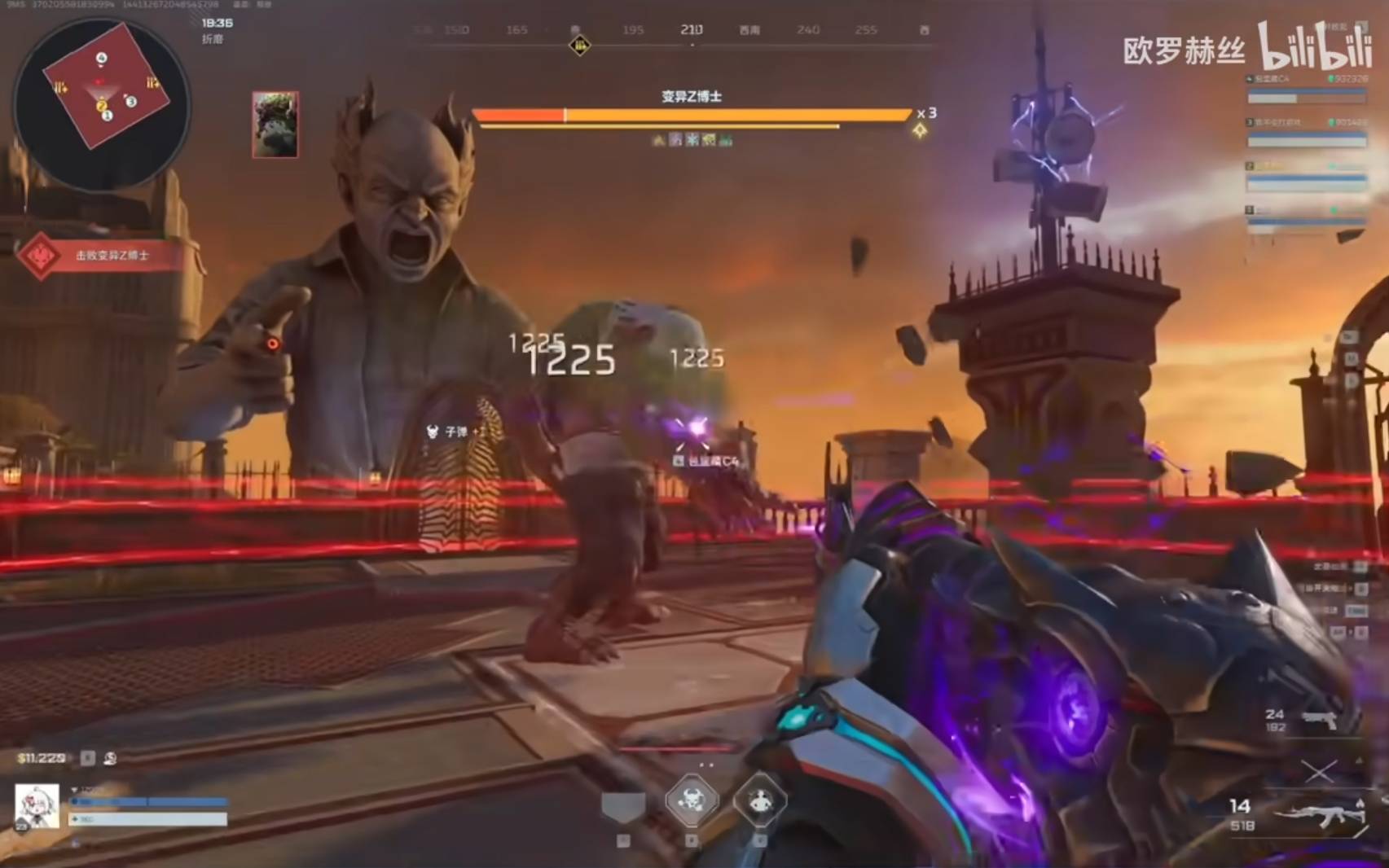Select the empty shield-shaped ability slot
This screenshot has width=1389, height=868.
pos(623,804)
